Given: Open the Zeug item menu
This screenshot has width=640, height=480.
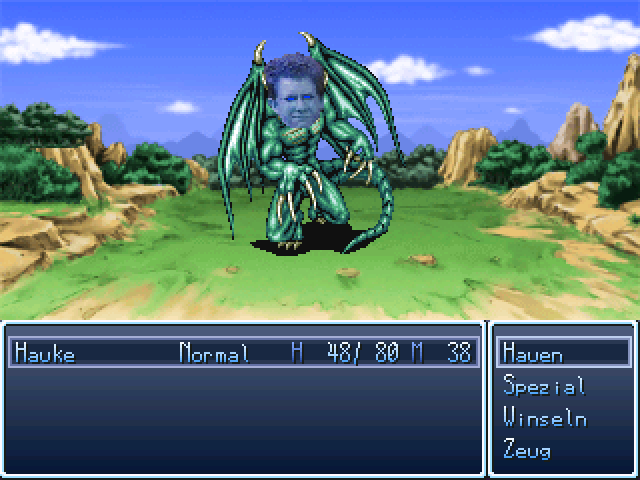Looking at the screenshot, I should [528, 450].
